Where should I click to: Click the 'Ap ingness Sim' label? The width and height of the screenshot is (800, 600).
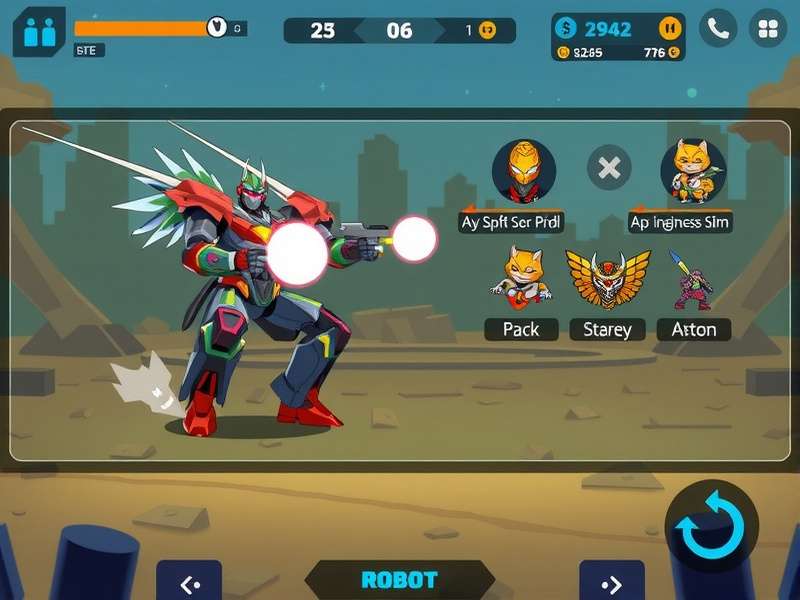tap(679, 221)
